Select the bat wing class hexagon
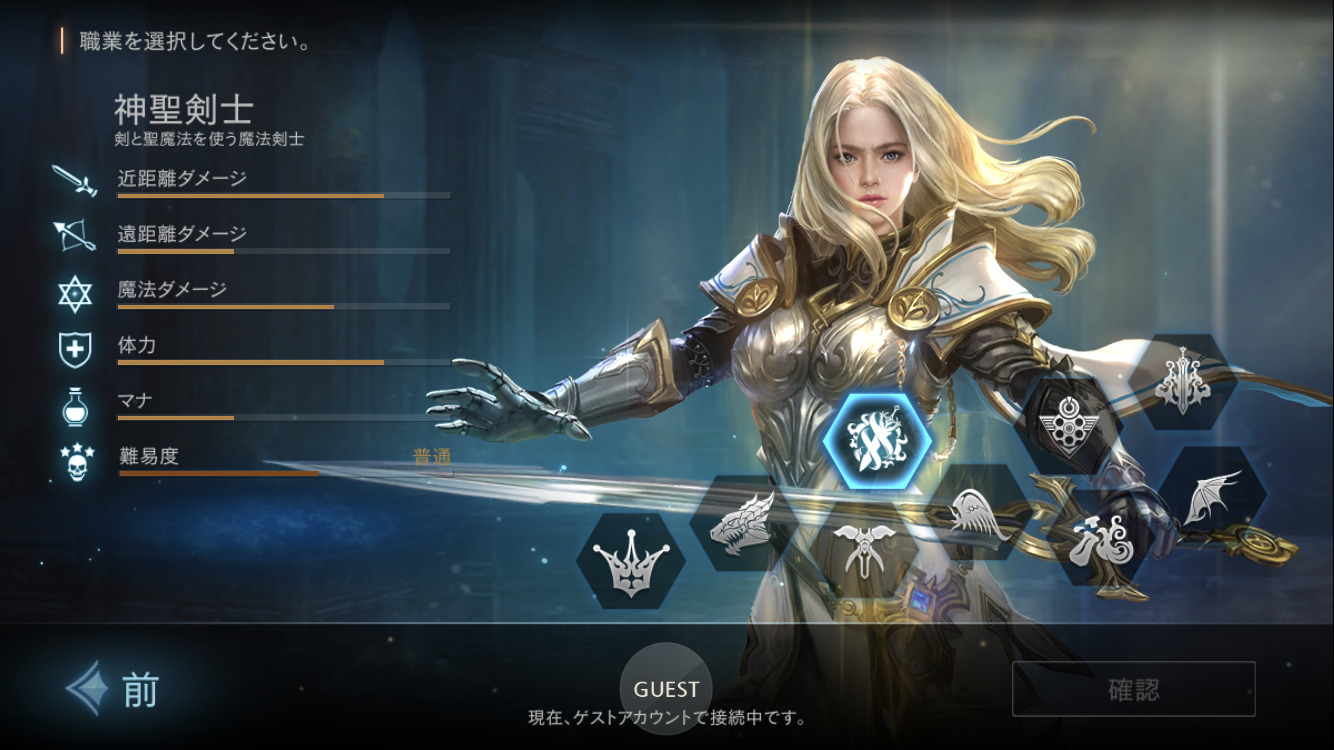 pyautogui.click(x=1212, y=496)
